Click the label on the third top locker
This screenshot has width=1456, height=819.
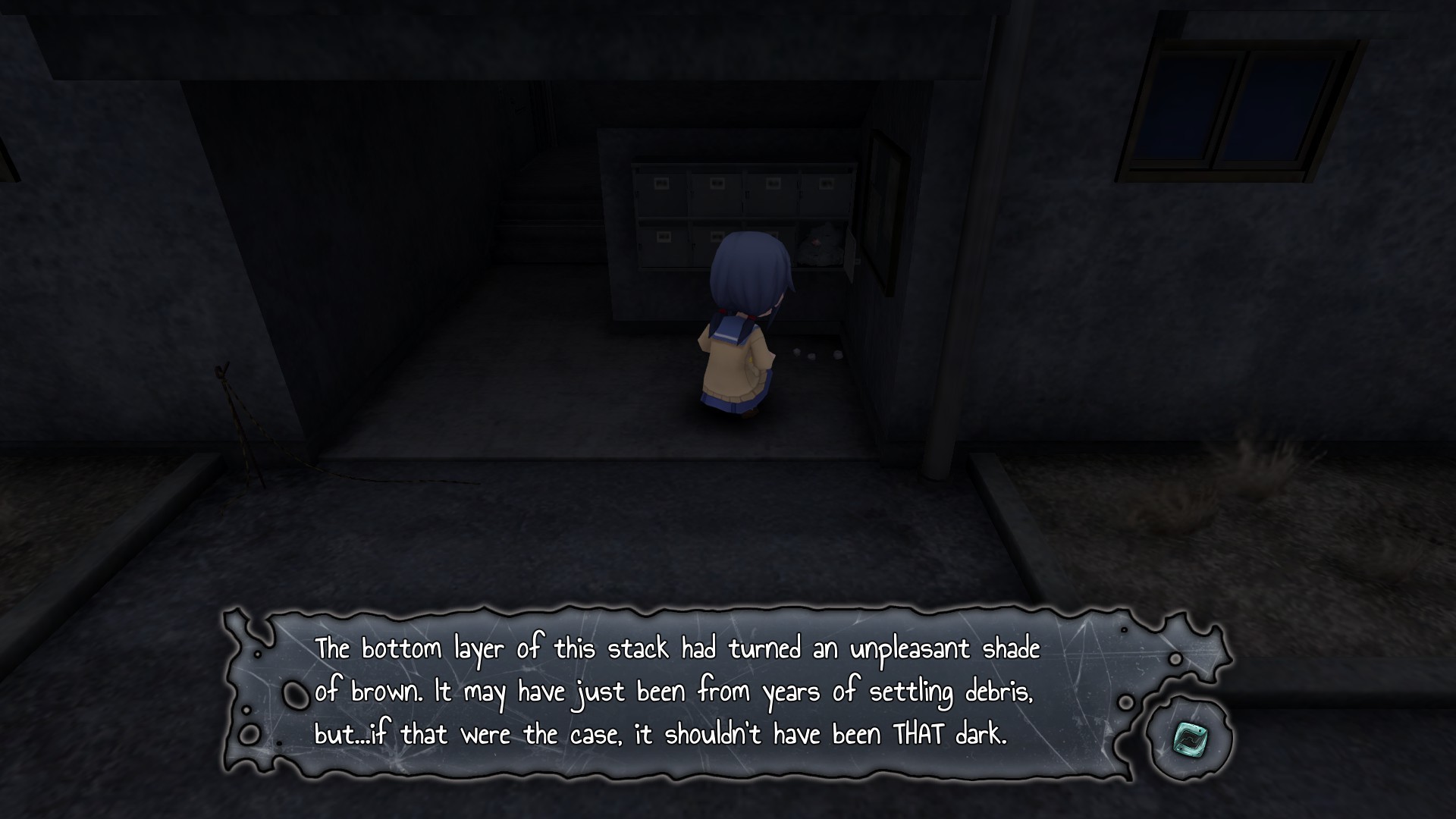[773, 182]
